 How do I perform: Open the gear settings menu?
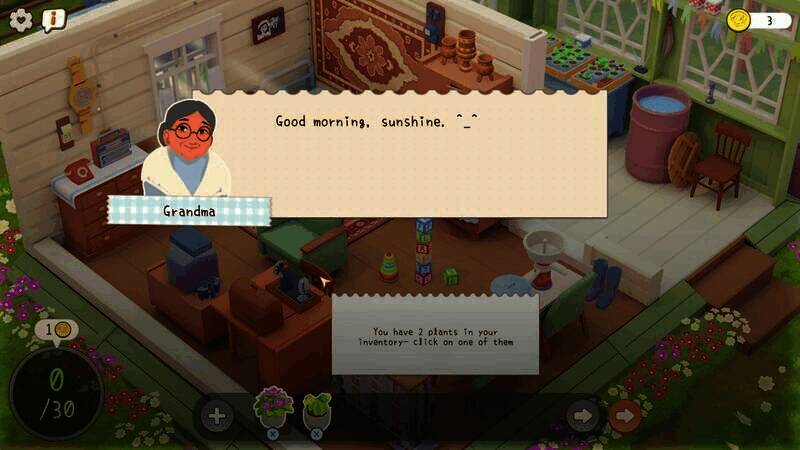[x=21, y=18]
